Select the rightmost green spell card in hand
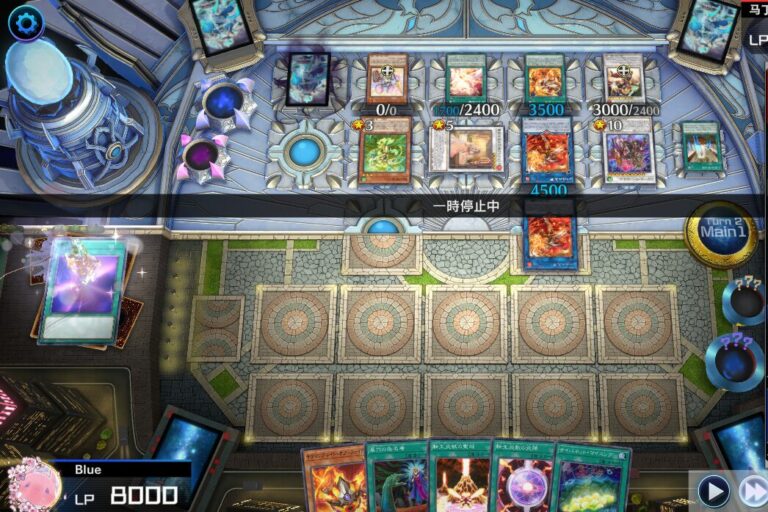 (590, 480)
